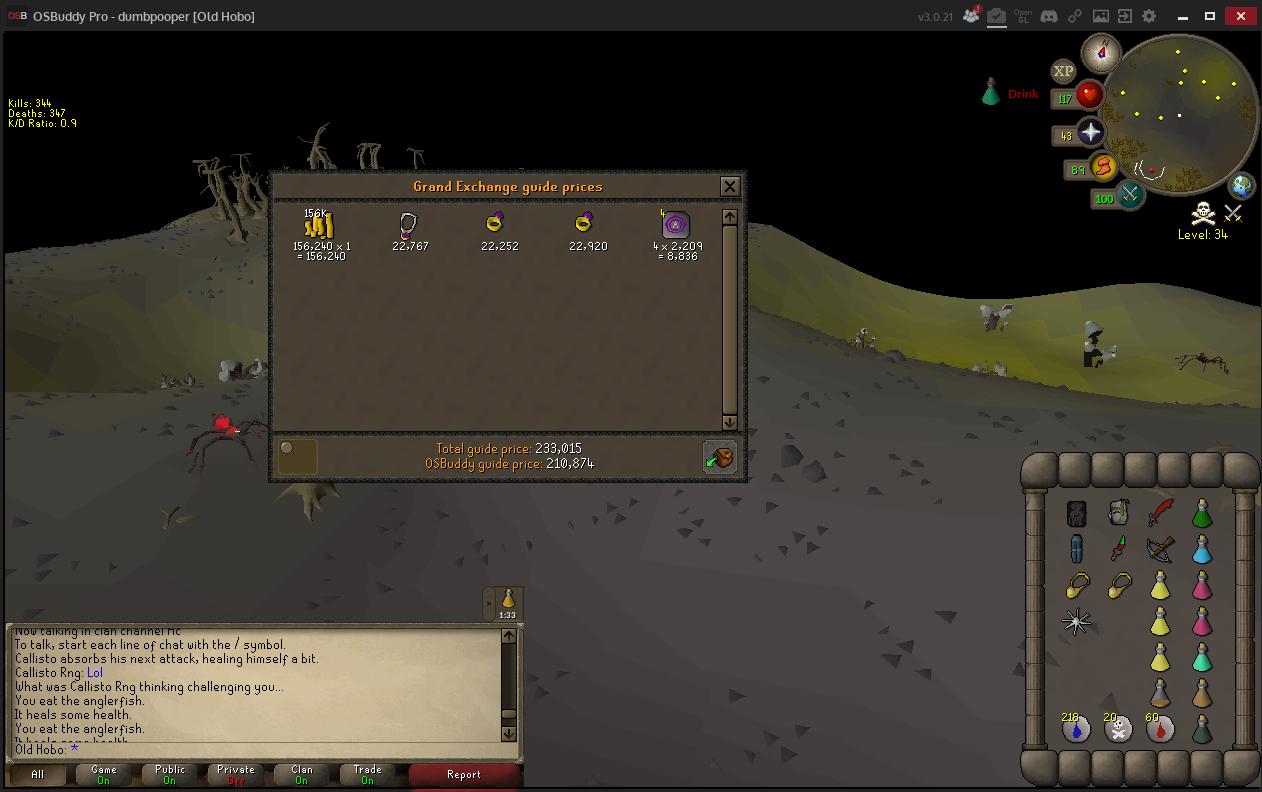Switch to the Clan chat tab
Screen dimensions: 1262x792
click(301, 774)
